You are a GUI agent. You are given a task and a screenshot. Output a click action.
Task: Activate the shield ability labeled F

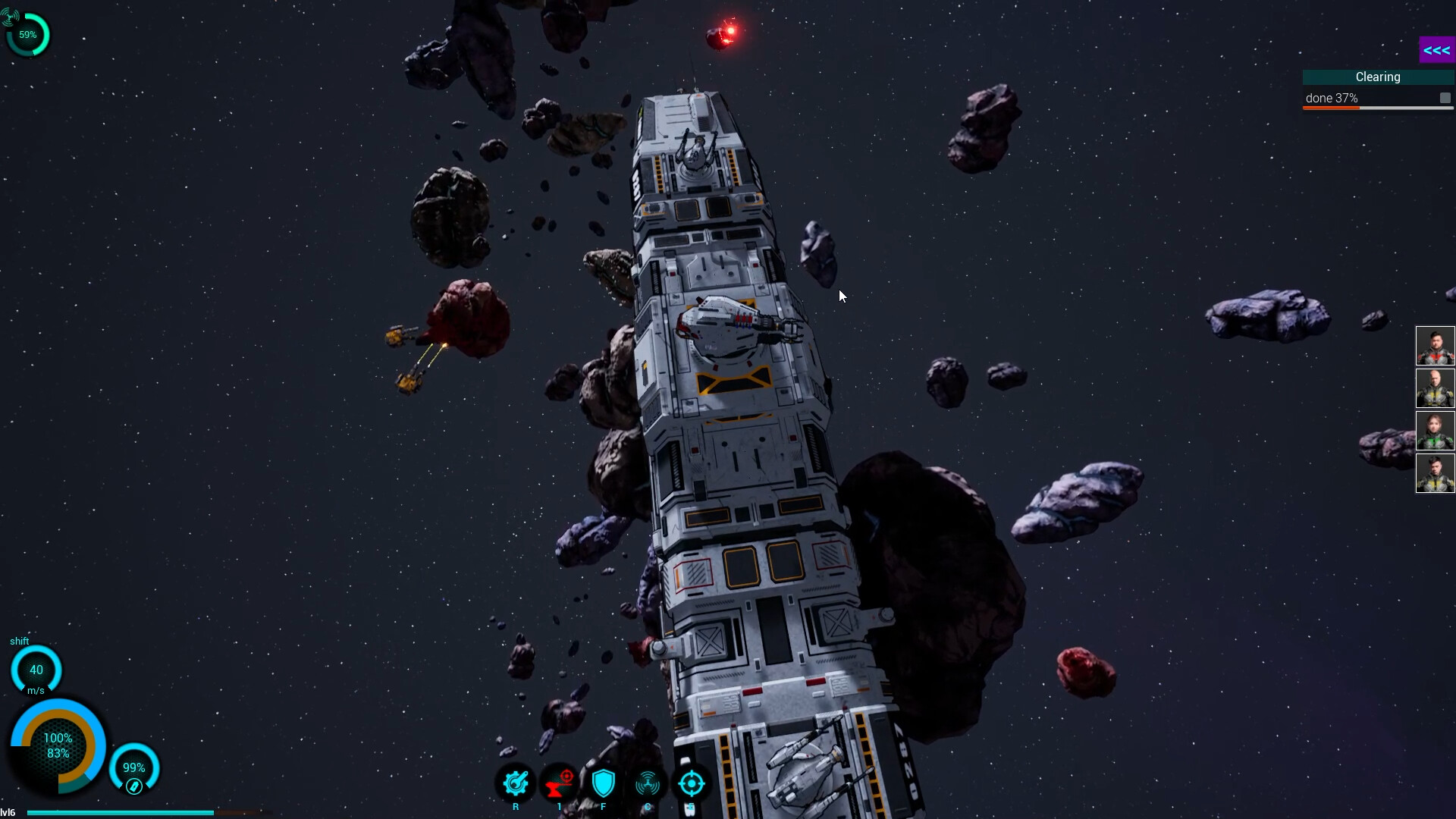tap(604, 783)
